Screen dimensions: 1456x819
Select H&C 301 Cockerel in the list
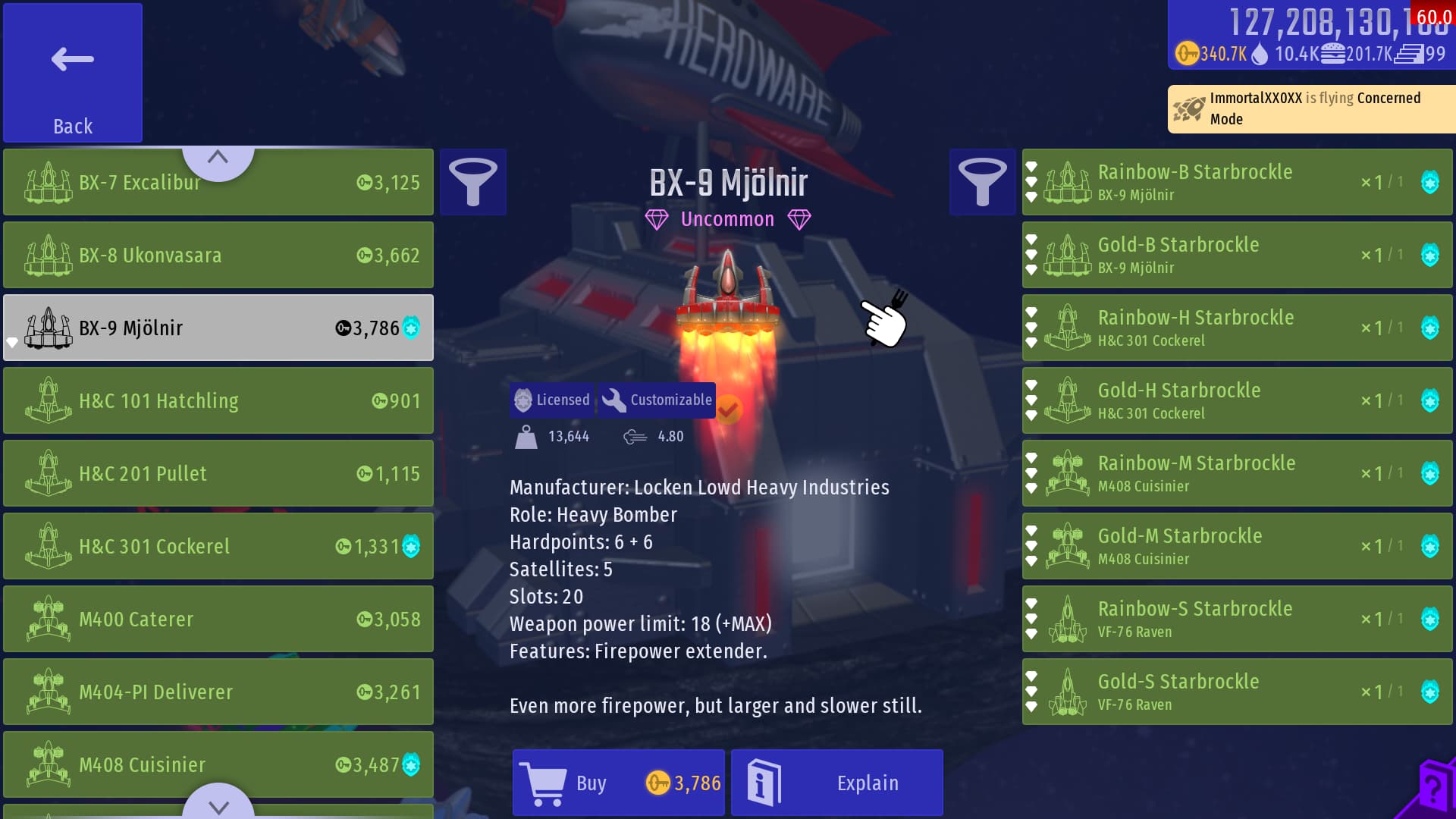tap(218, 547)
